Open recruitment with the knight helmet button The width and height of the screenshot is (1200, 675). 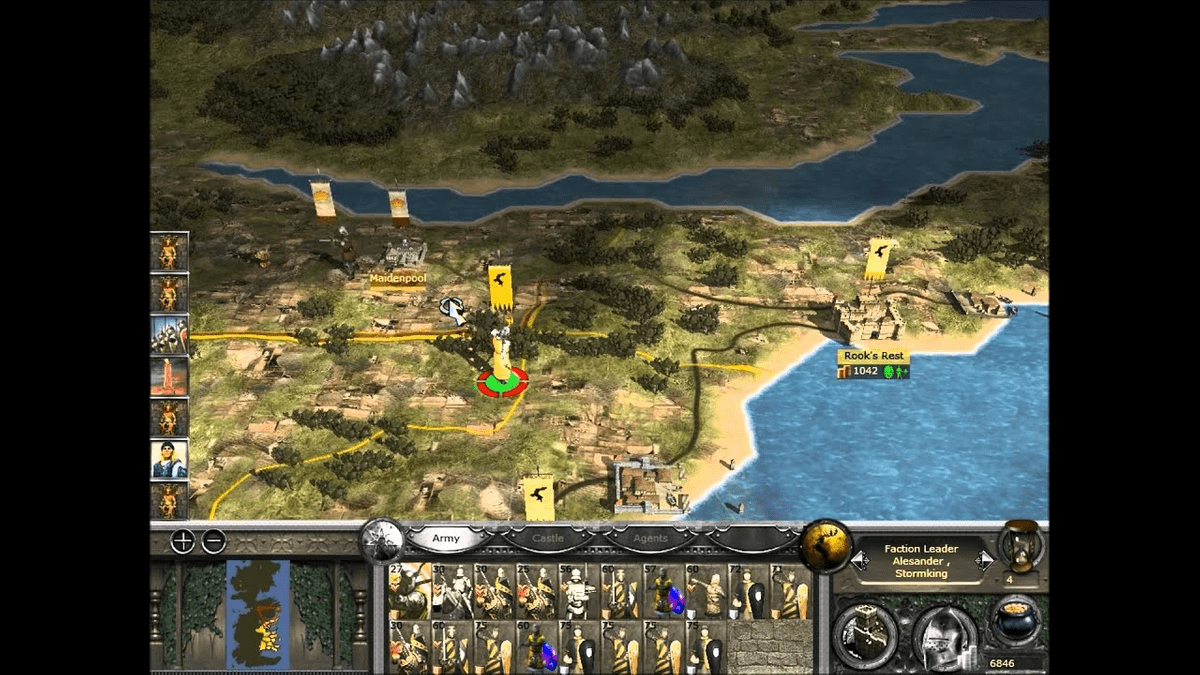tap(944, 633)
